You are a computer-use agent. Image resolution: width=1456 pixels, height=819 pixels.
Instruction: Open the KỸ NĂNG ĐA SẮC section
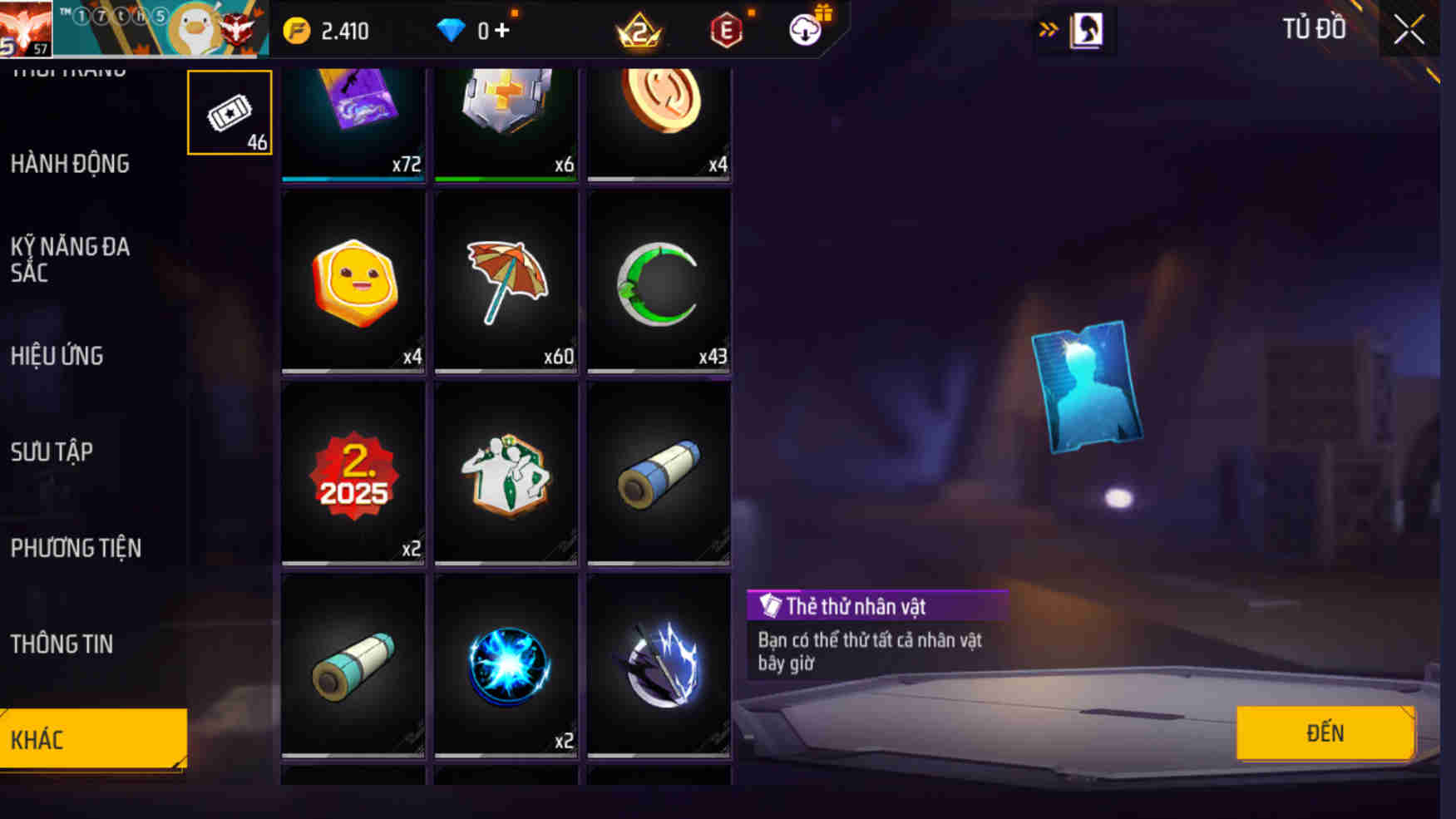pos(70,260)
